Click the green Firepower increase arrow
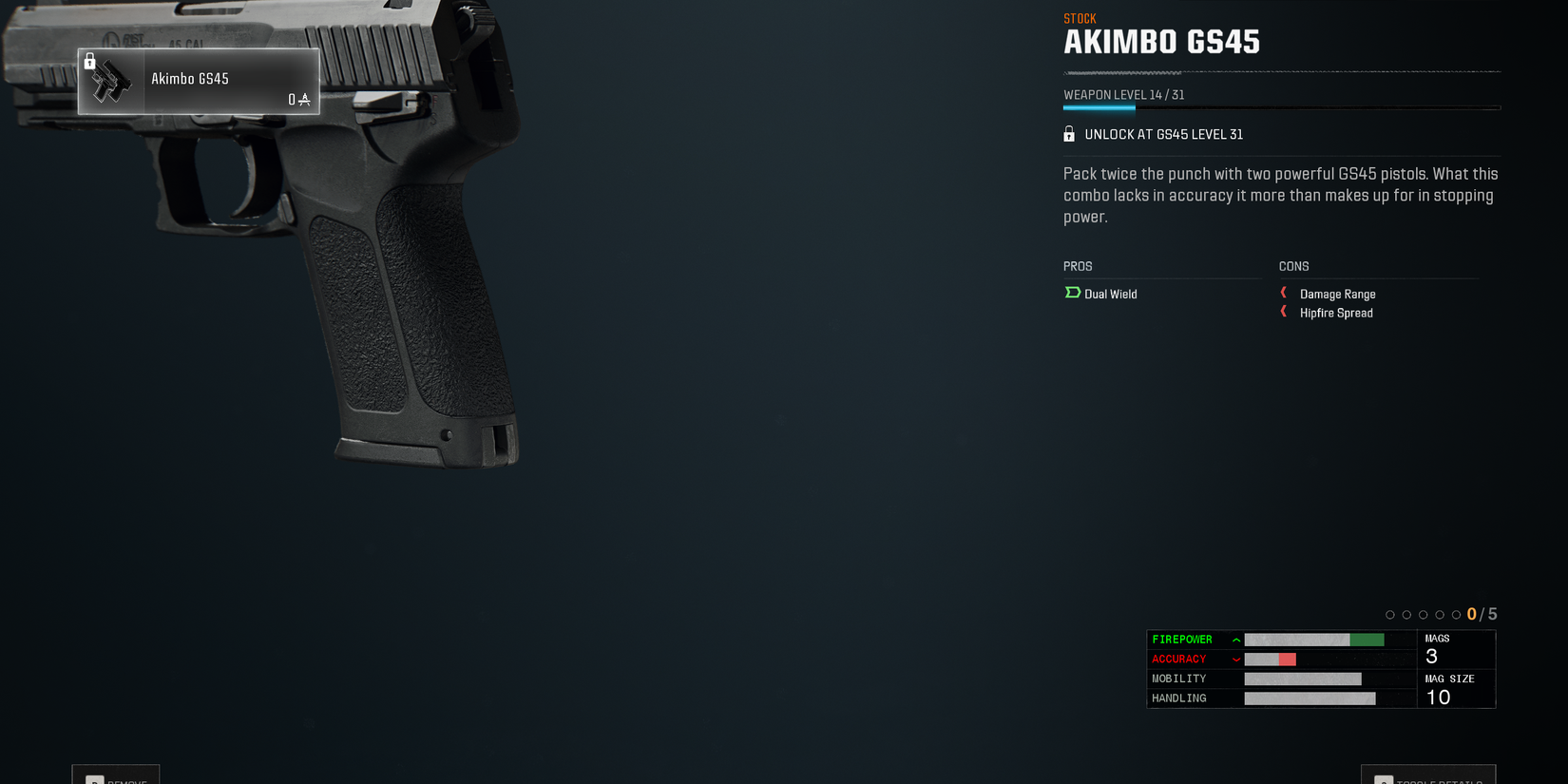1568x784 pixels. 1235,639
